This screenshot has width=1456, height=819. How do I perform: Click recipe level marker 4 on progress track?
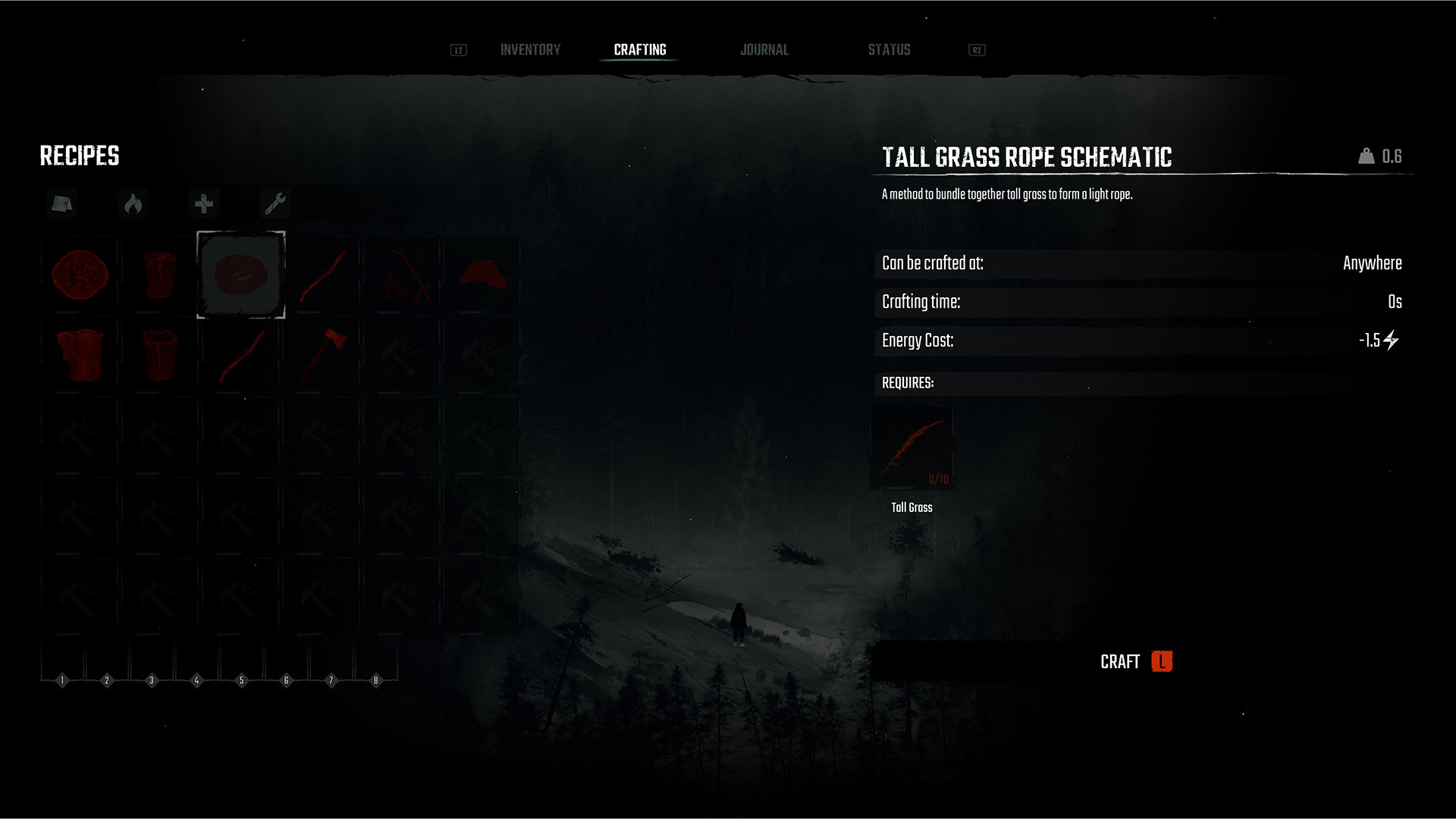click(197, 679)
